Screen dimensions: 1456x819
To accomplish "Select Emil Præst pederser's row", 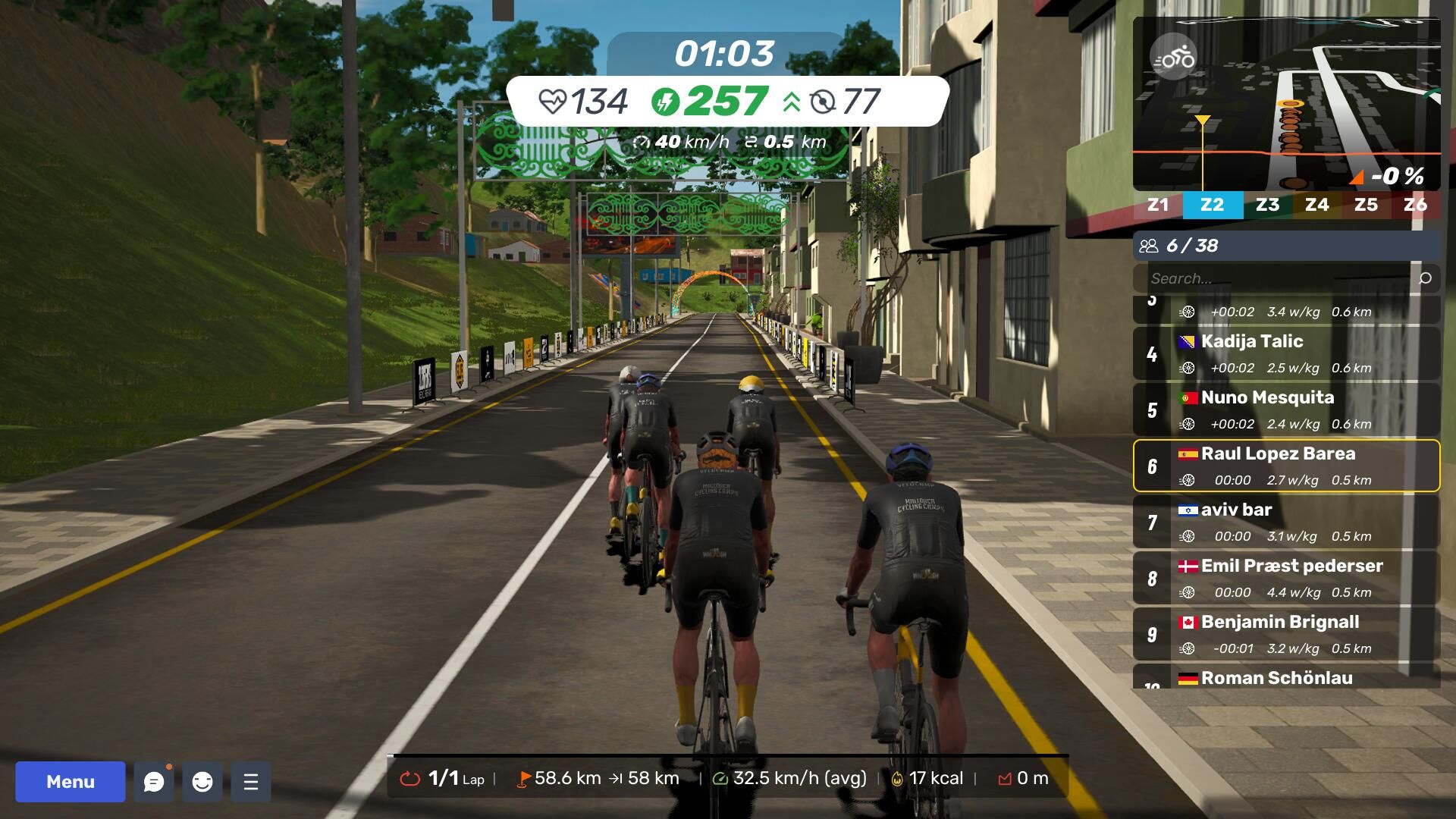I will point(1286,579).
